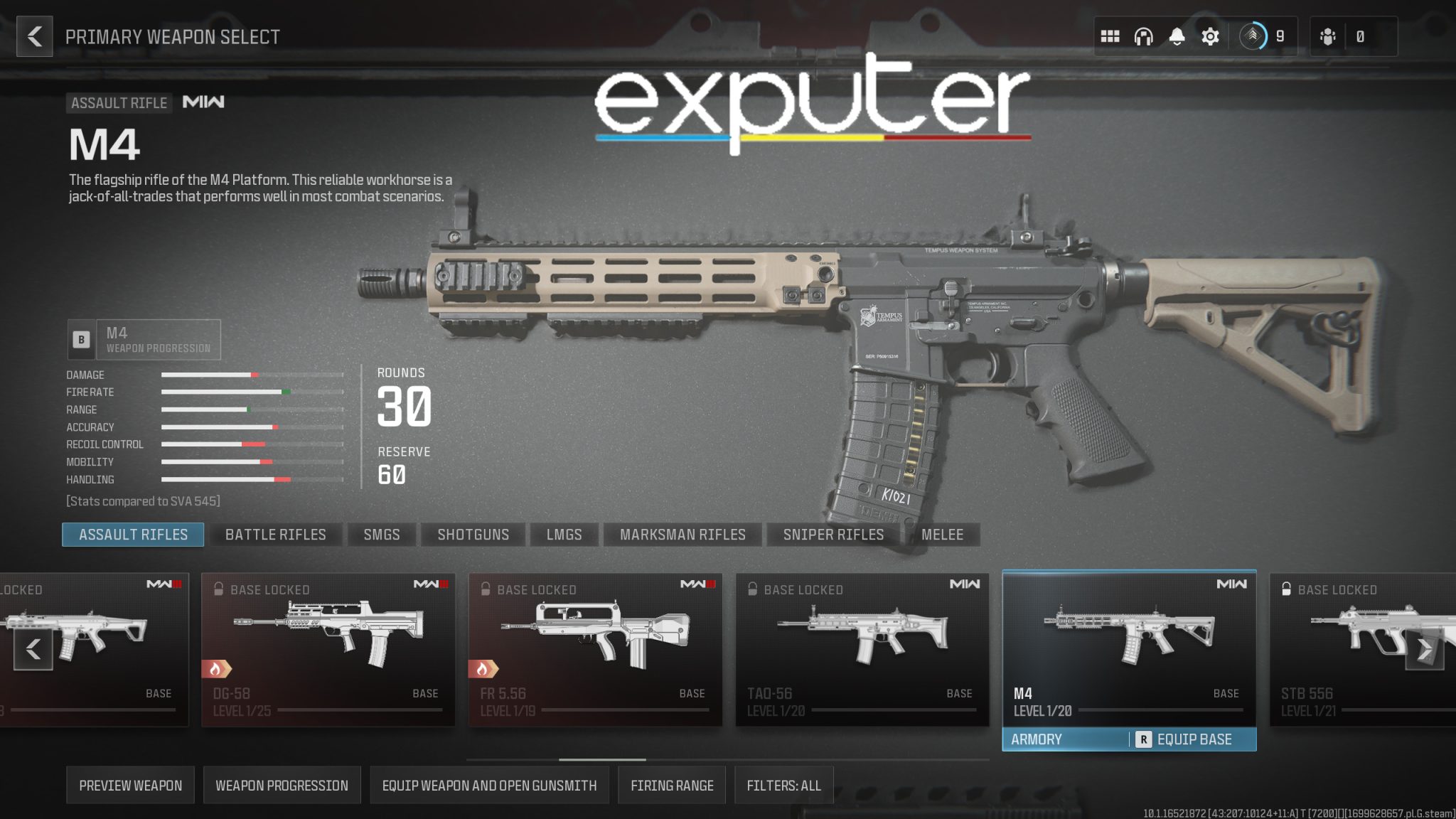Click the notifications bell icon
Image resolution: width=1456 pixels, height=819 pixels.
click(1177, 35)
